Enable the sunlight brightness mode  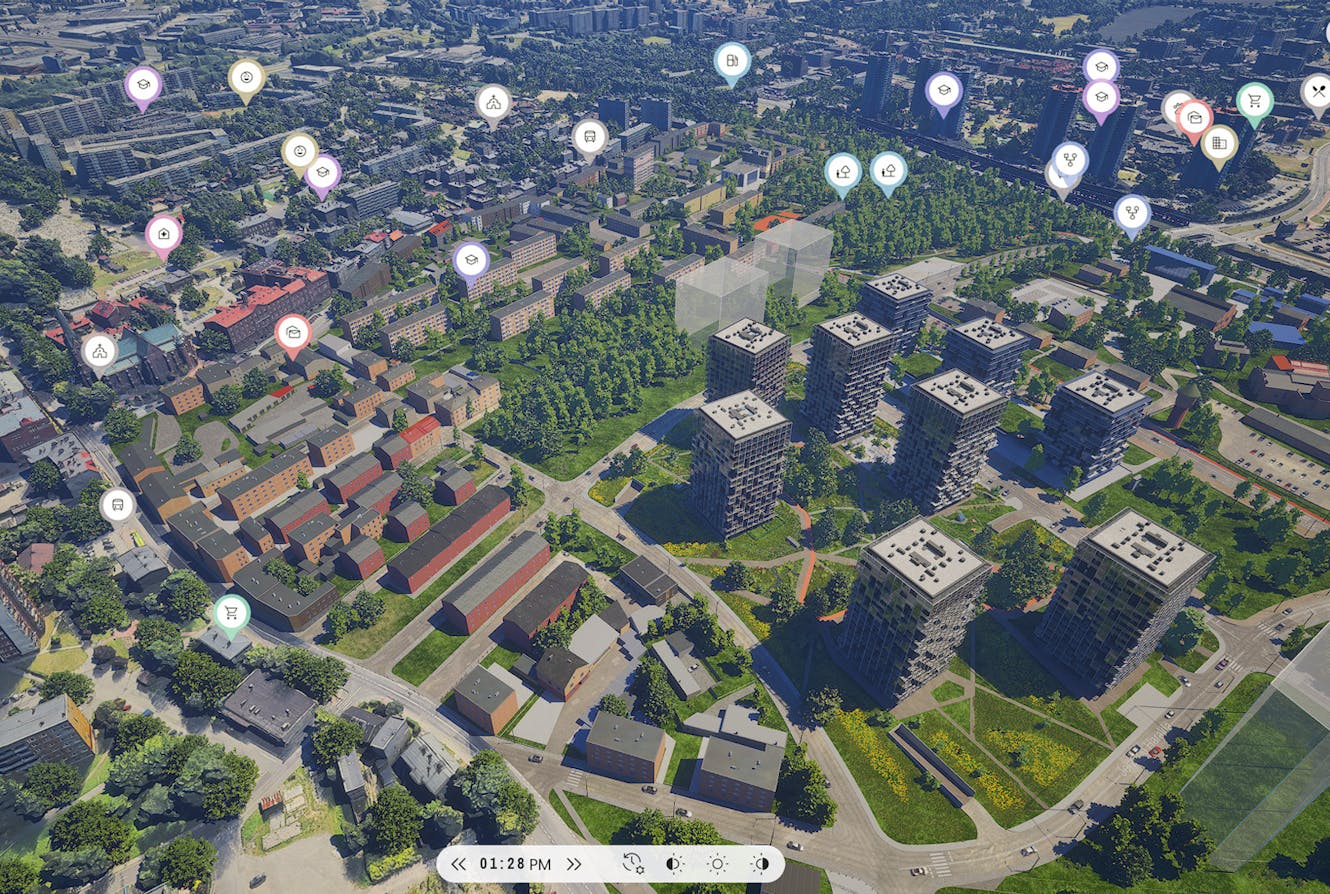tap(718, 863)
